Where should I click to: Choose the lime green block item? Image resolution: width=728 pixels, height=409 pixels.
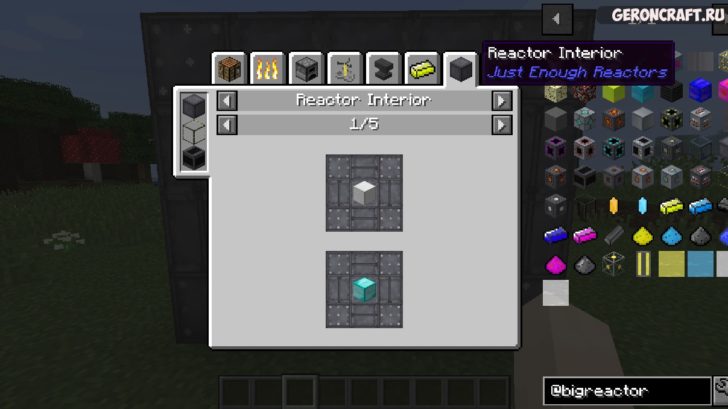pyautogui.click(x=614, y=92)
